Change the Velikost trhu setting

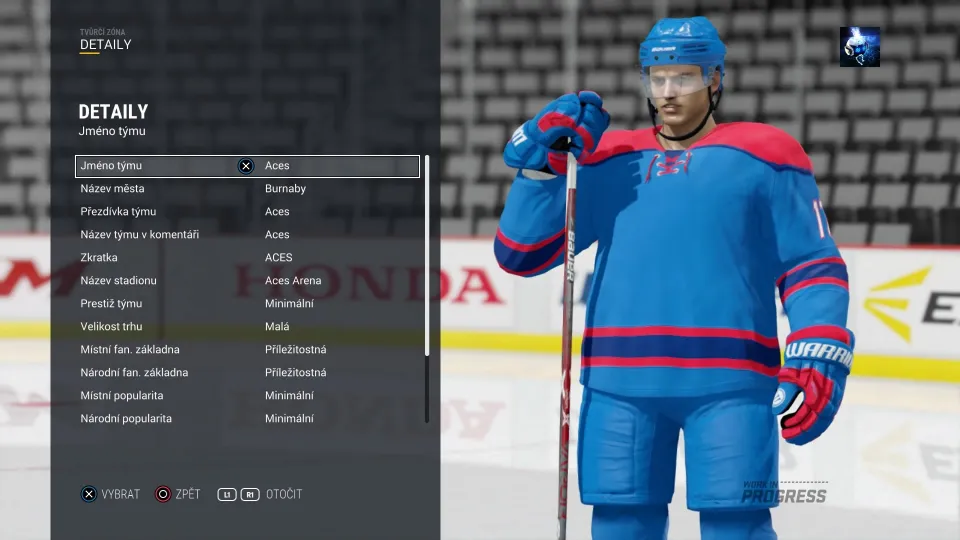pos(247,327)
